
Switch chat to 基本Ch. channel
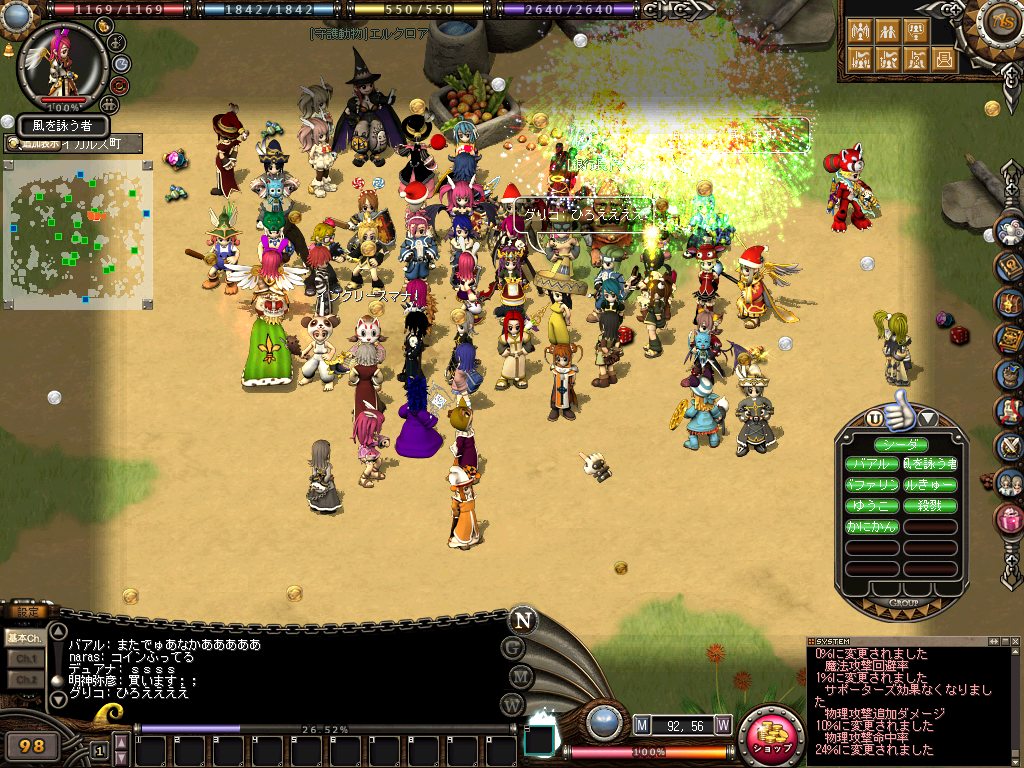pos(24,637)
